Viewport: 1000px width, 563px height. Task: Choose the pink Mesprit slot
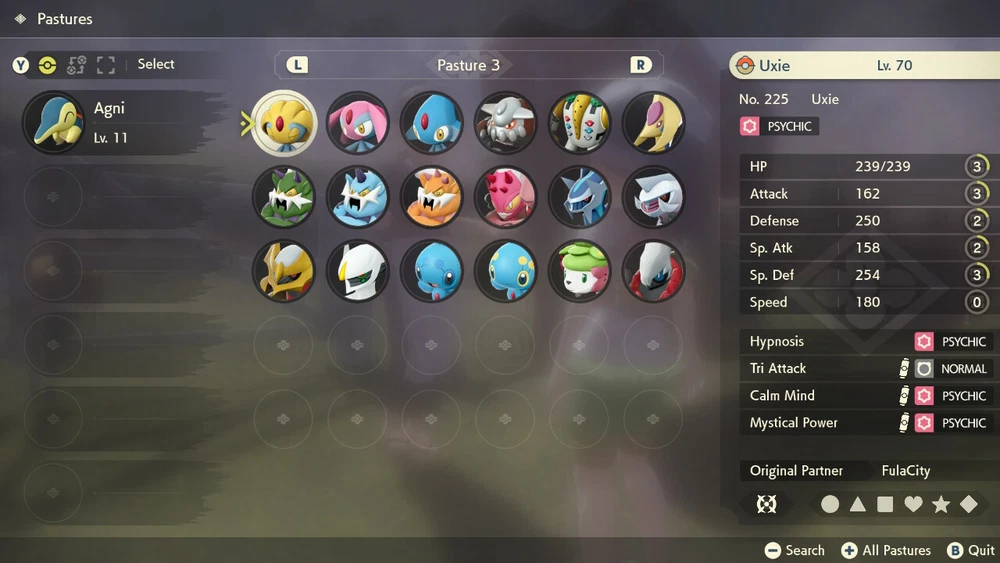pyautogui.click(x=358, y=123)
